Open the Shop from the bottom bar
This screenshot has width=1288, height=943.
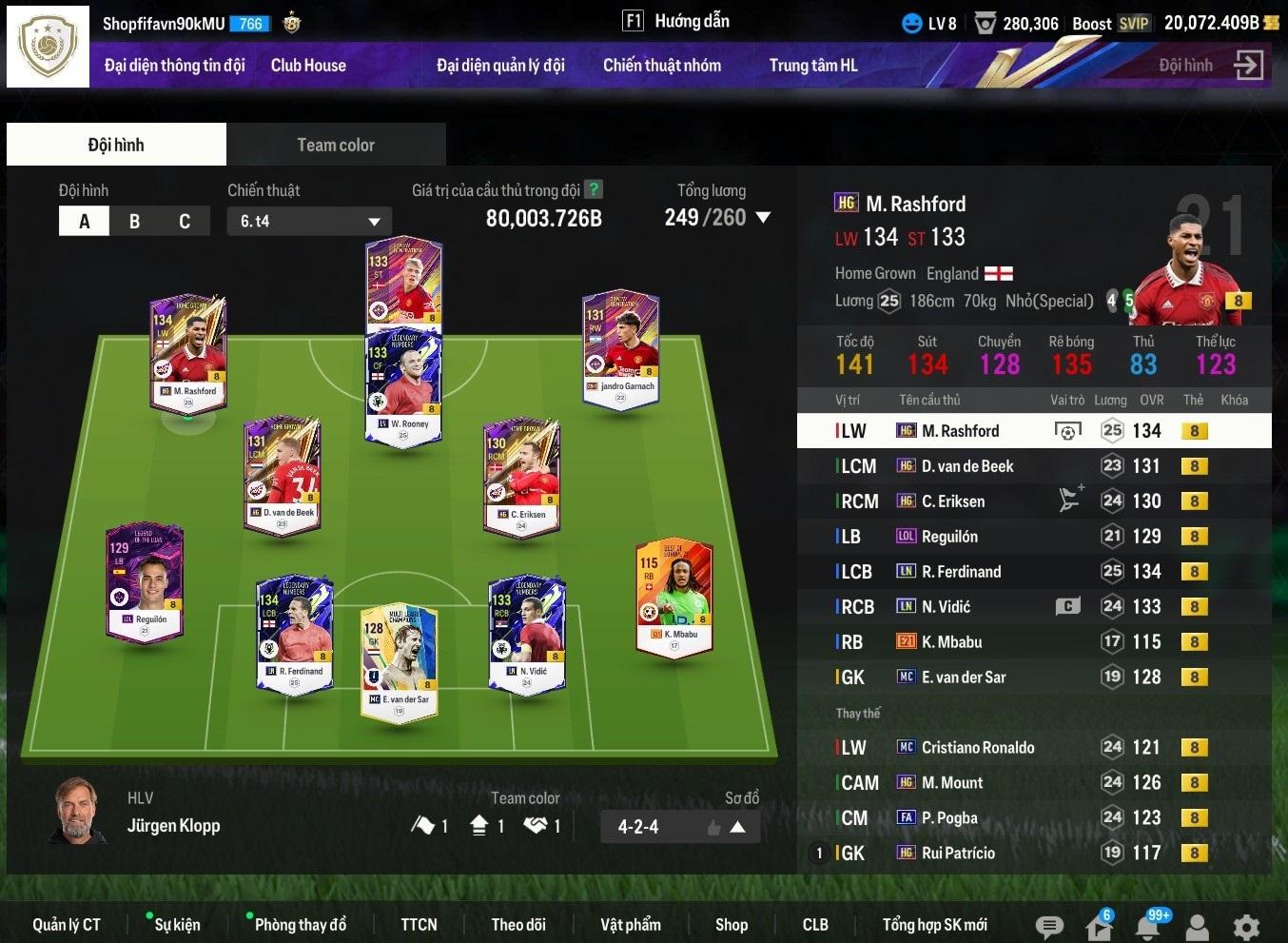pyautogui.click(x=731, y=925)
